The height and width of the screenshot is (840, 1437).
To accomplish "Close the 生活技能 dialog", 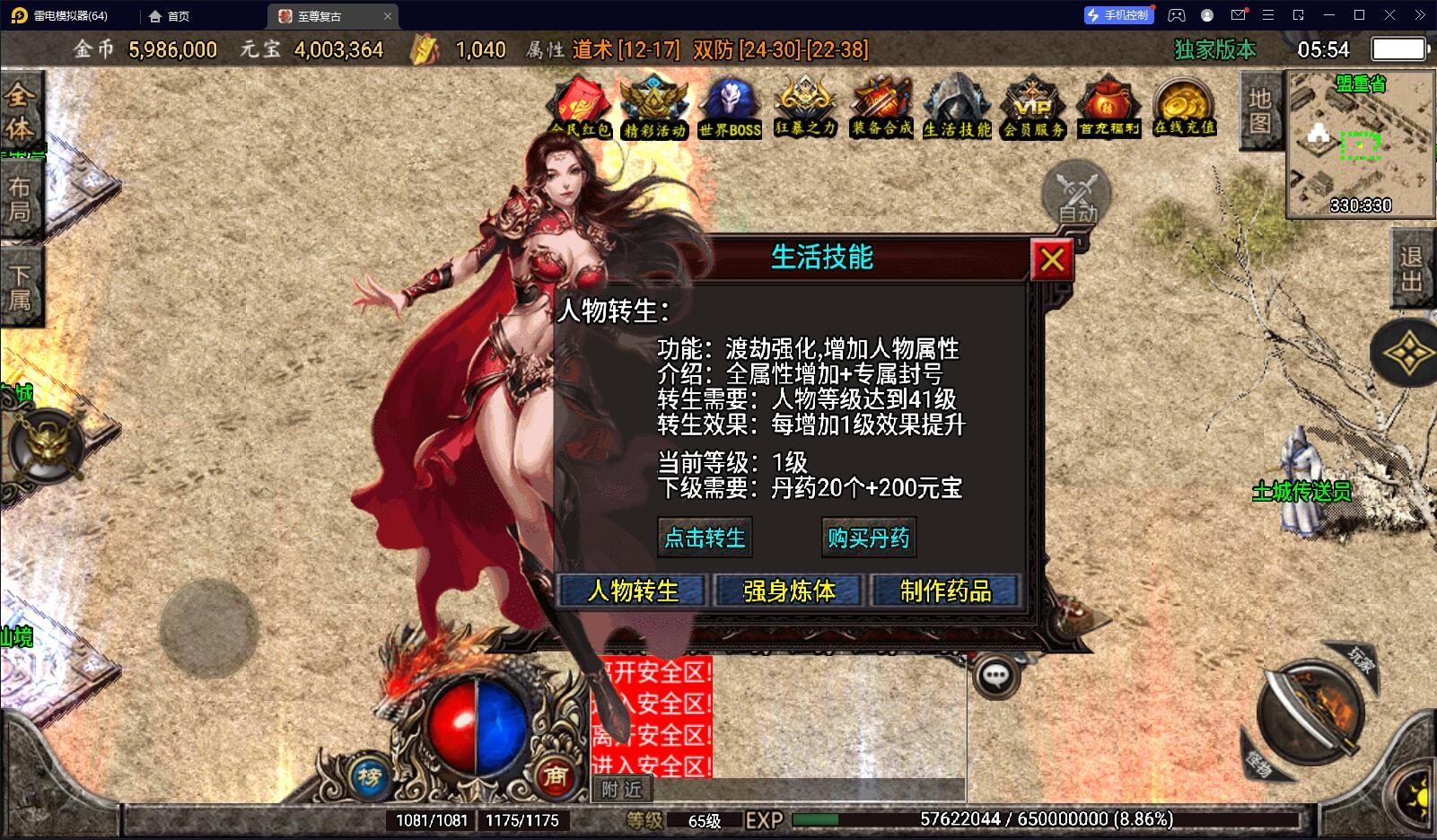I will (x=1052, y=260).
